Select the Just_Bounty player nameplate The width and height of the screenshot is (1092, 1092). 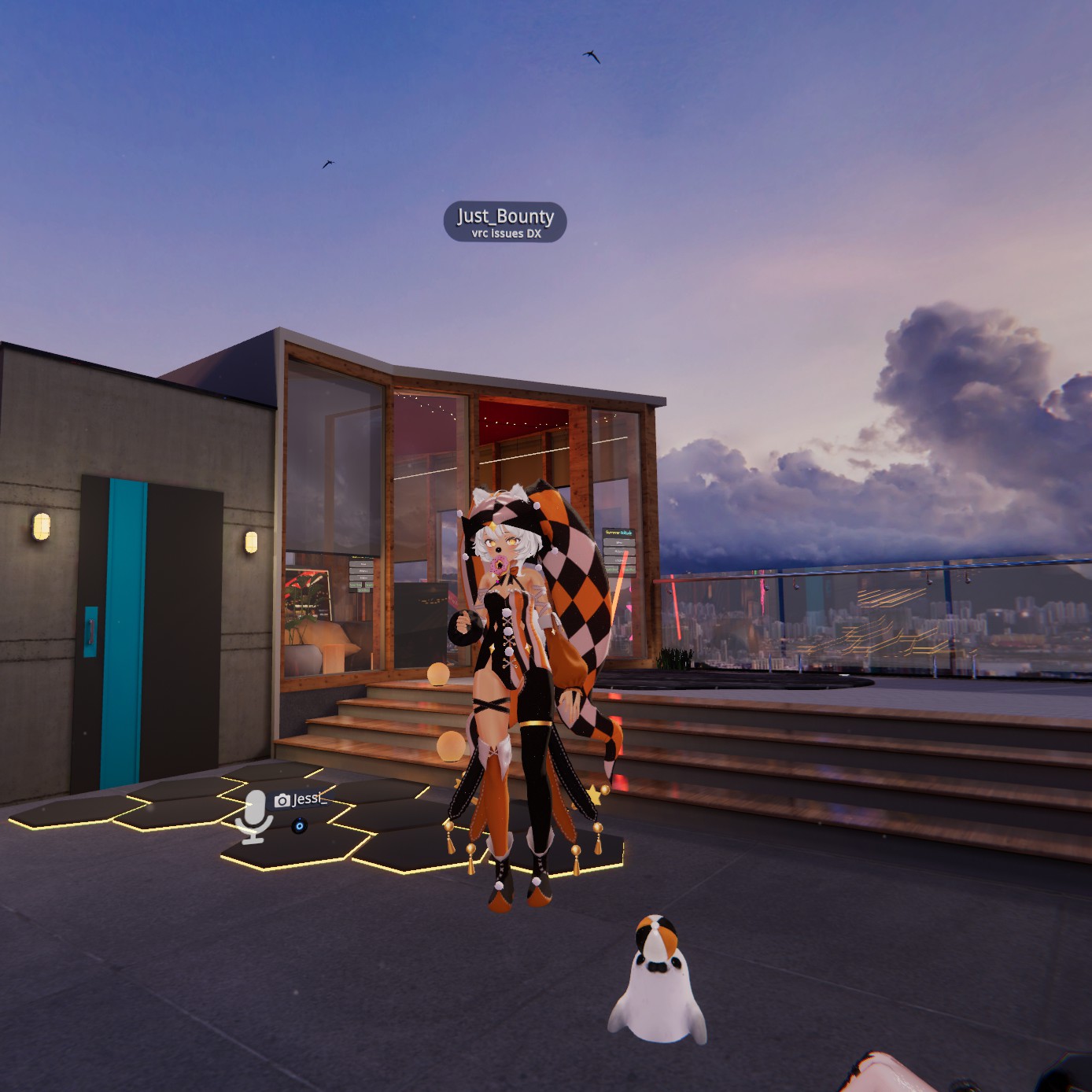(505, 221)
